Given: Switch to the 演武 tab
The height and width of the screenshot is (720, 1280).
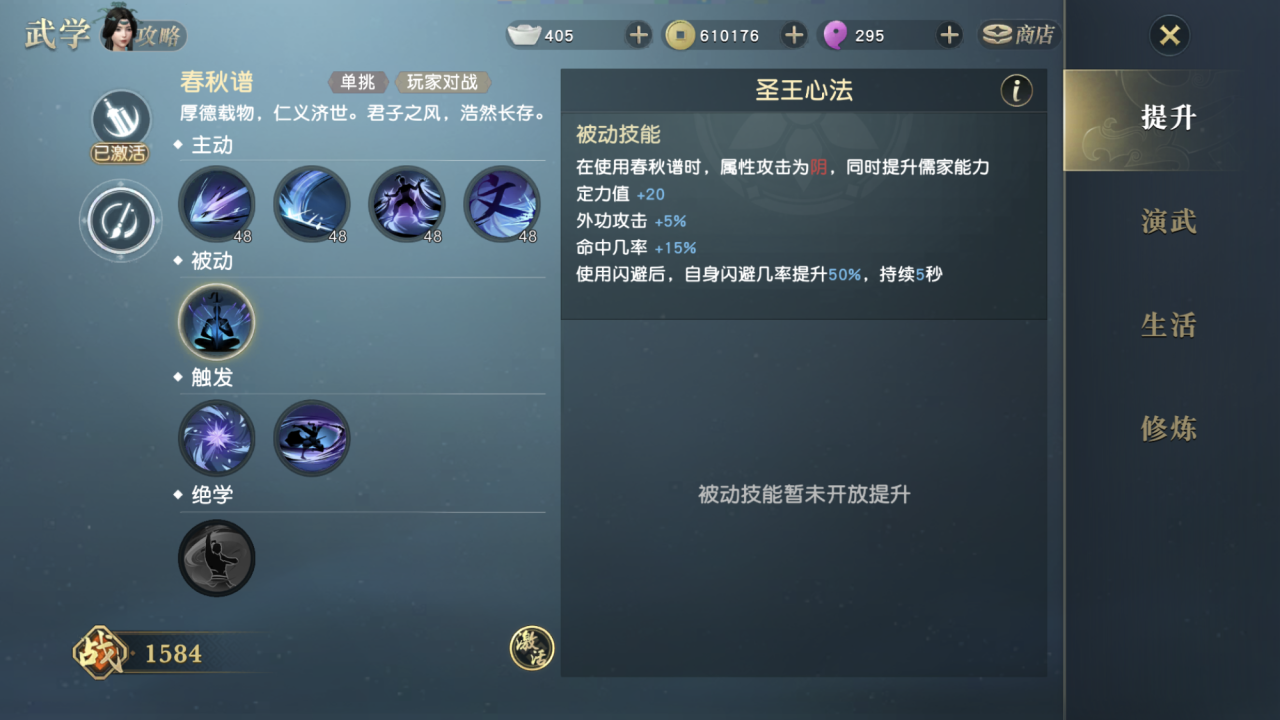Looking at the screenshot, I should point(1166,219).
